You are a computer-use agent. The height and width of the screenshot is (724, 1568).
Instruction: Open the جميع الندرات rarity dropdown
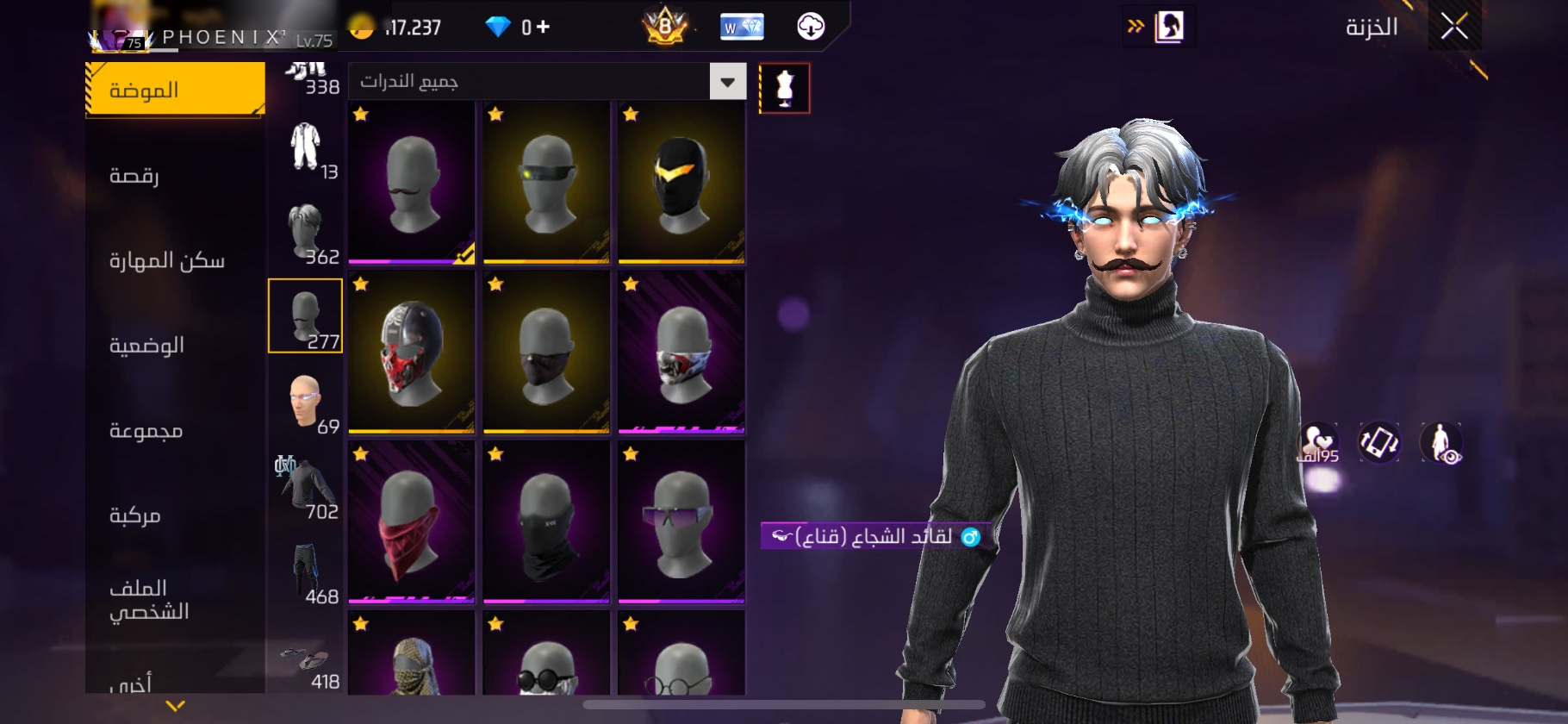click(728, 82)
